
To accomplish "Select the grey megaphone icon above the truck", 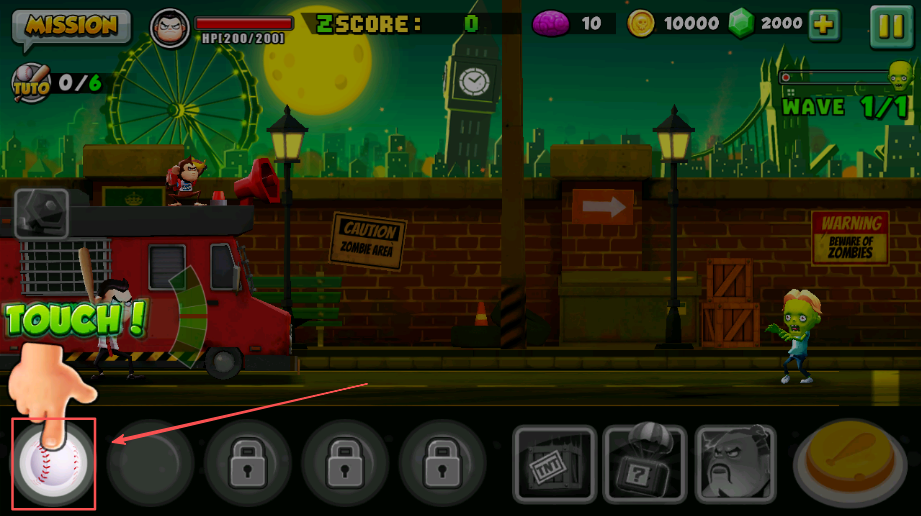I will (x=41, y=210).
